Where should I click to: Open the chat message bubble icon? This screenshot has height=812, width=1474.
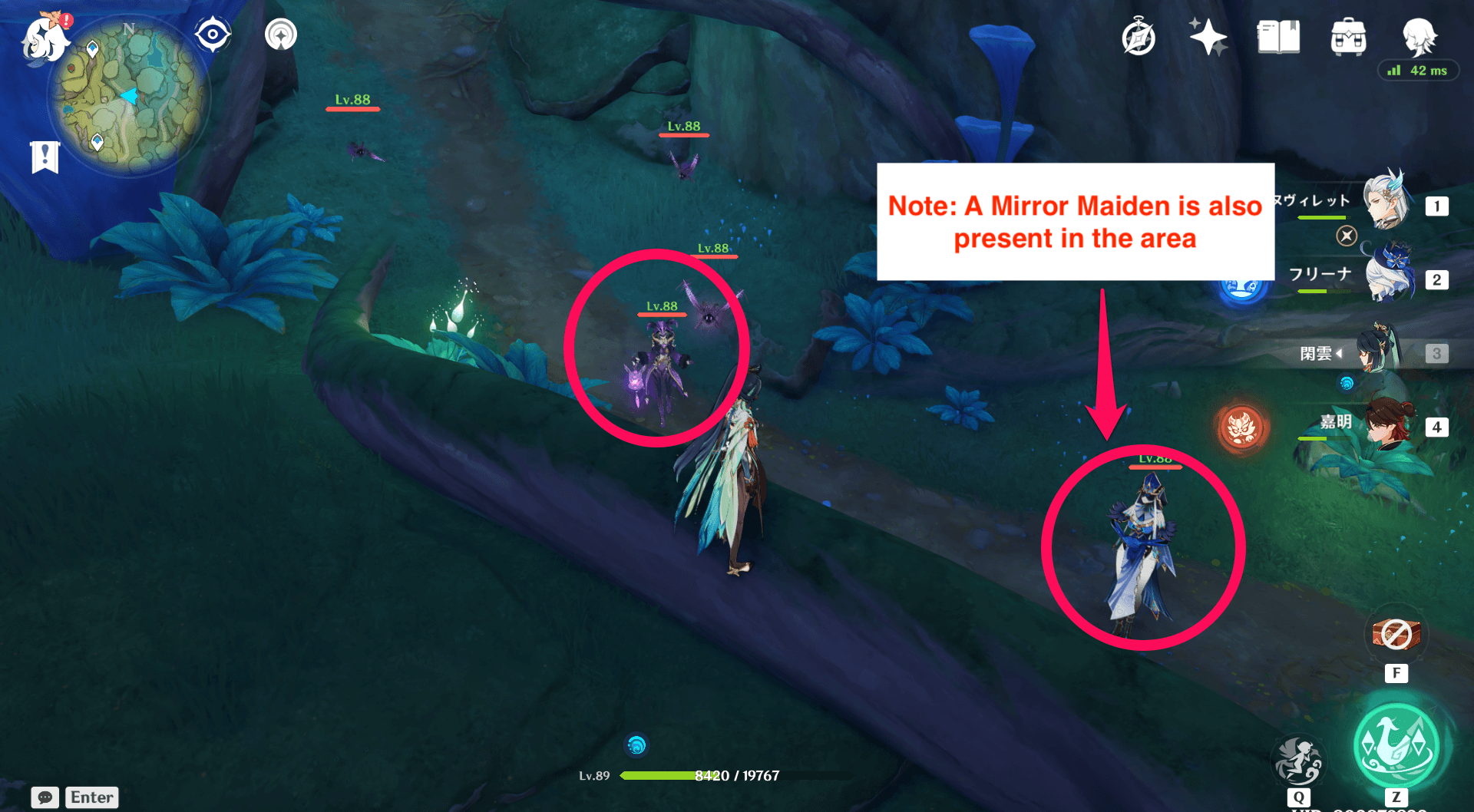pyautogui.click(x=45, y=797)
